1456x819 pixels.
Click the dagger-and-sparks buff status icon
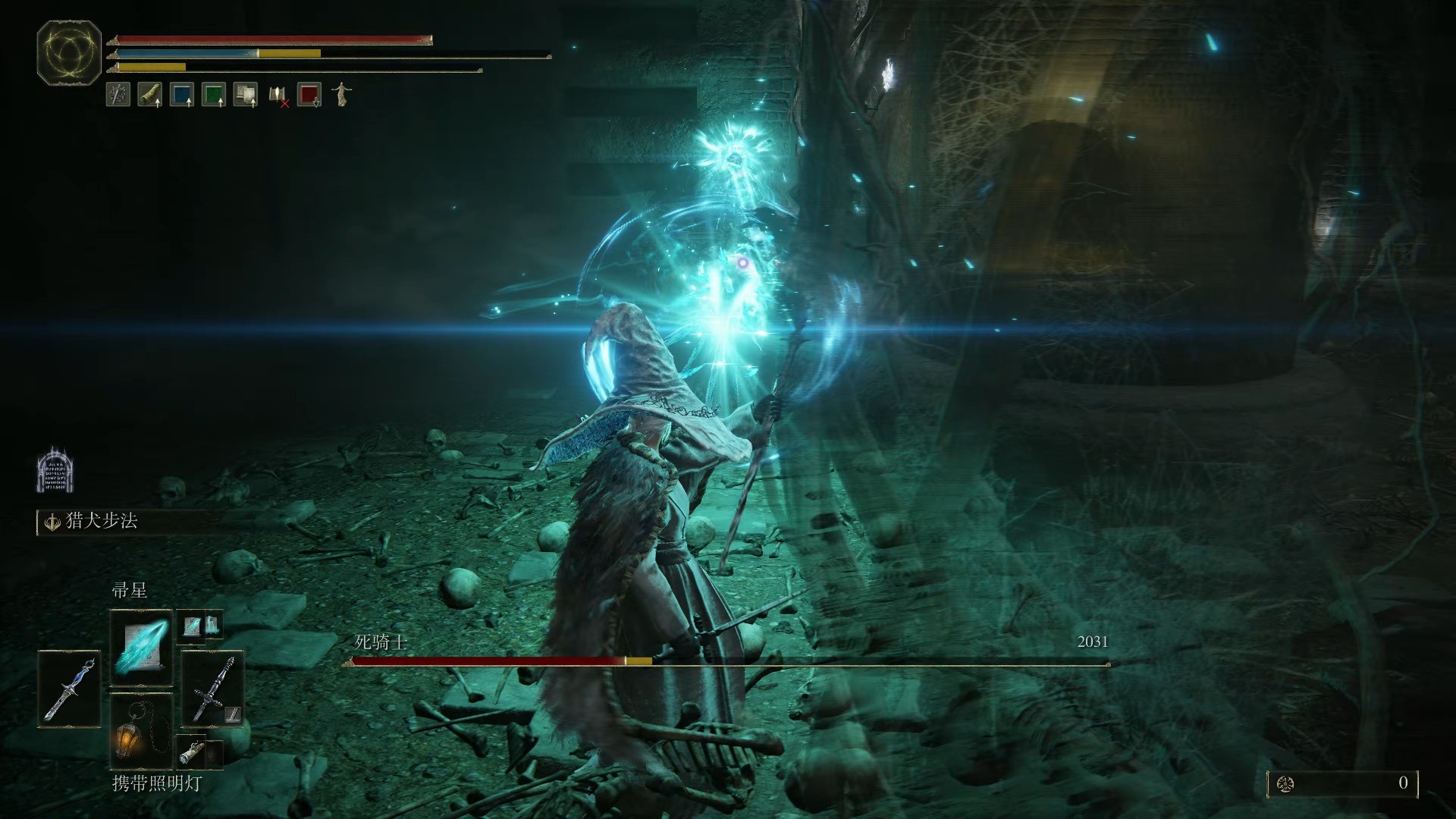point(118,95)
